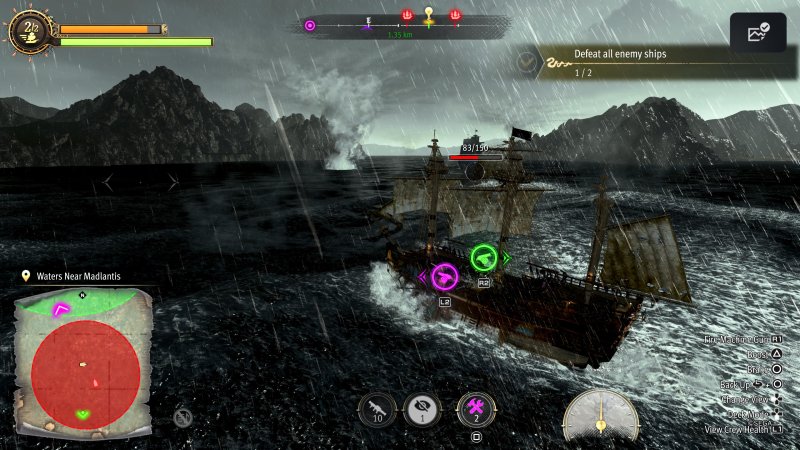Viewport: 800px width, 450px height.
Task: Select the pink target marker on enemy ship
Action: pos(443,277)
